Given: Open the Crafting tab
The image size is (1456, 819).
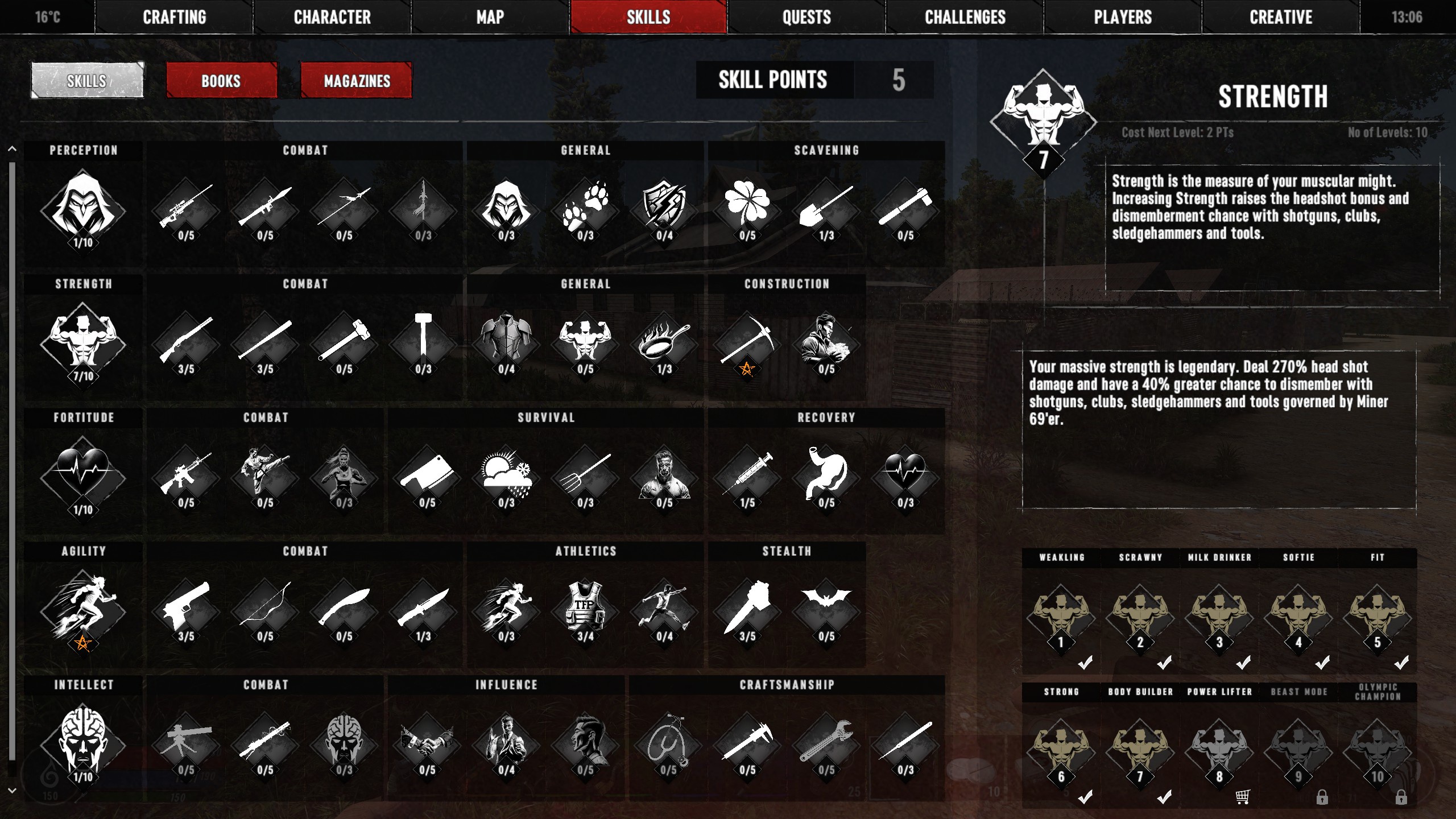Looking at the screenshot, I should coord(174,17).
